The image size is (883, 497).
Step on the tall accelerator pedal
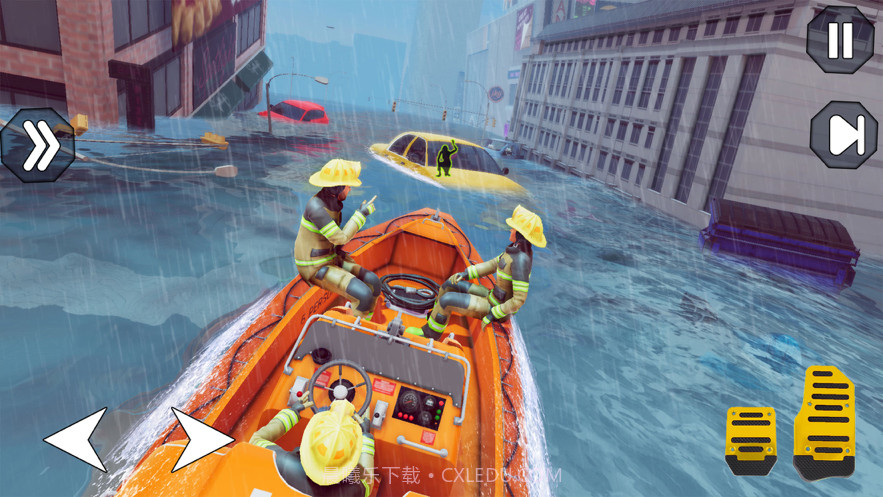pos(827,421)
